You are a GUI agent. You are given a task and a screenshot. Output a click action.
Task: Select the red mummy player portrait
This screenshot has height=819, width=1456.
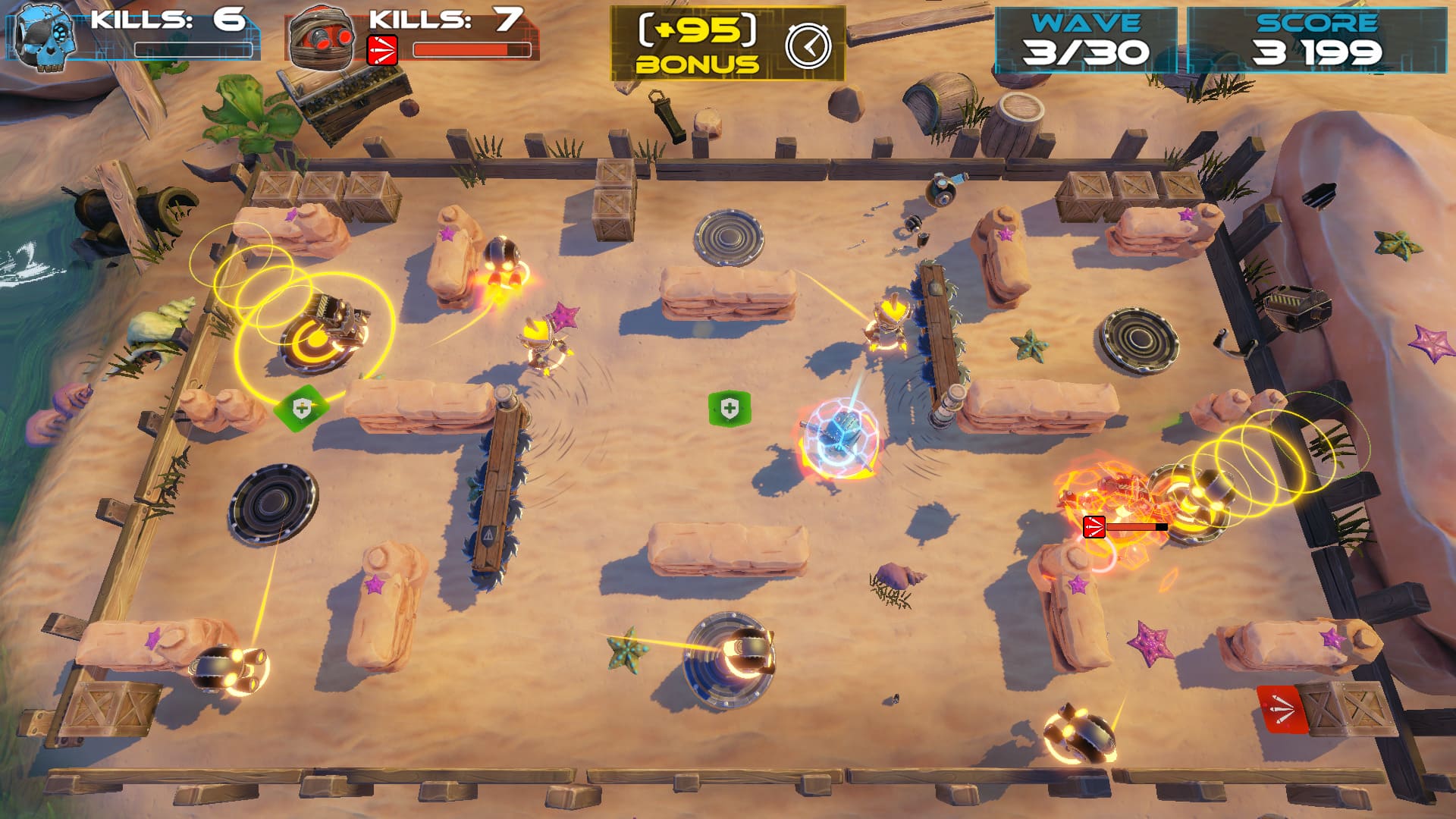point(322,36)
